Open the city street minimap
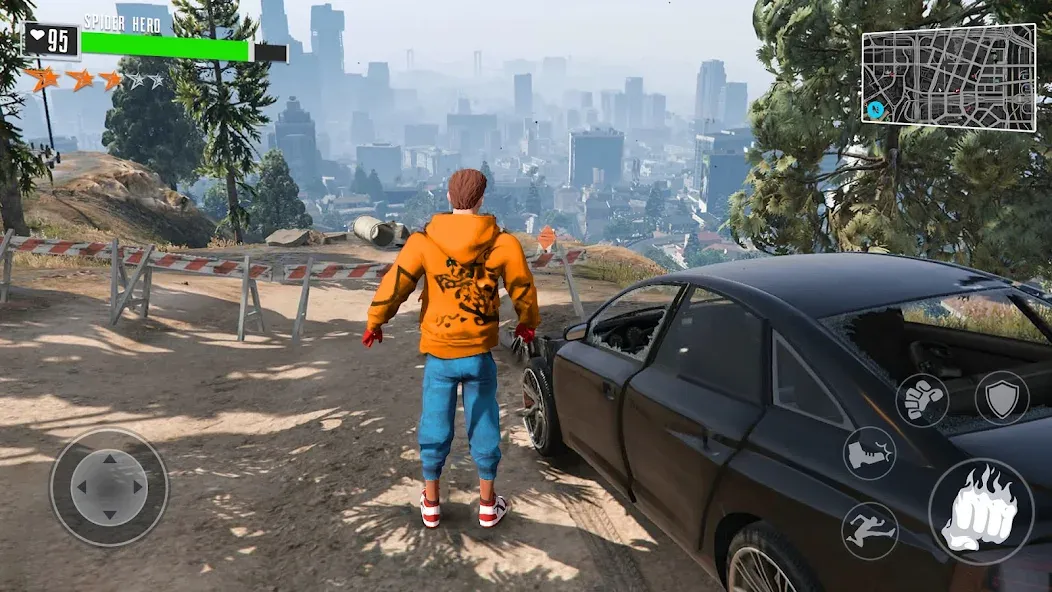Viewport: 1052px width, 592px height. 948,77
